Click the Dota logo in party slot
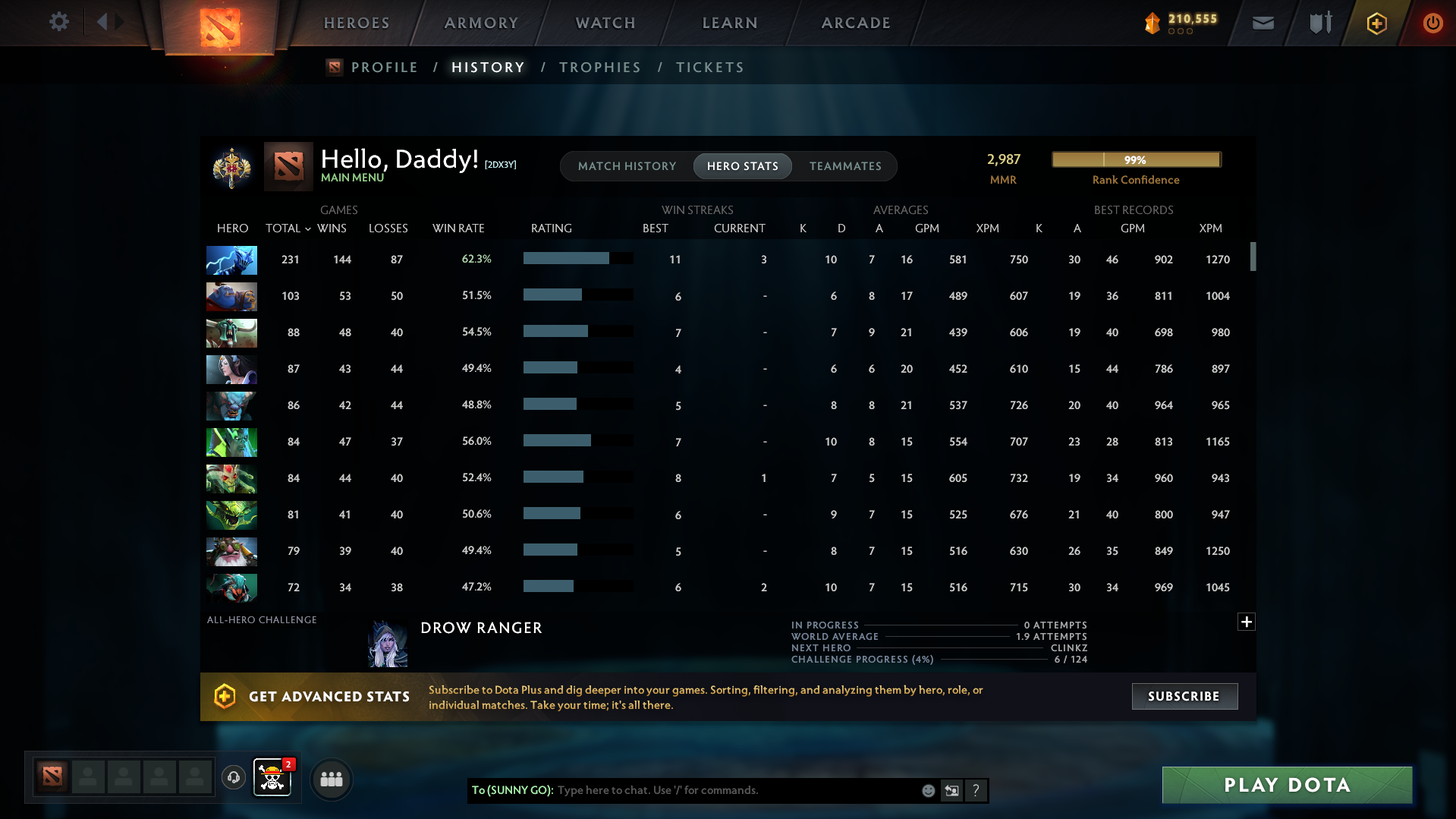The height and width of the screenshot is (819, 1456). click(x=51, y=776)
